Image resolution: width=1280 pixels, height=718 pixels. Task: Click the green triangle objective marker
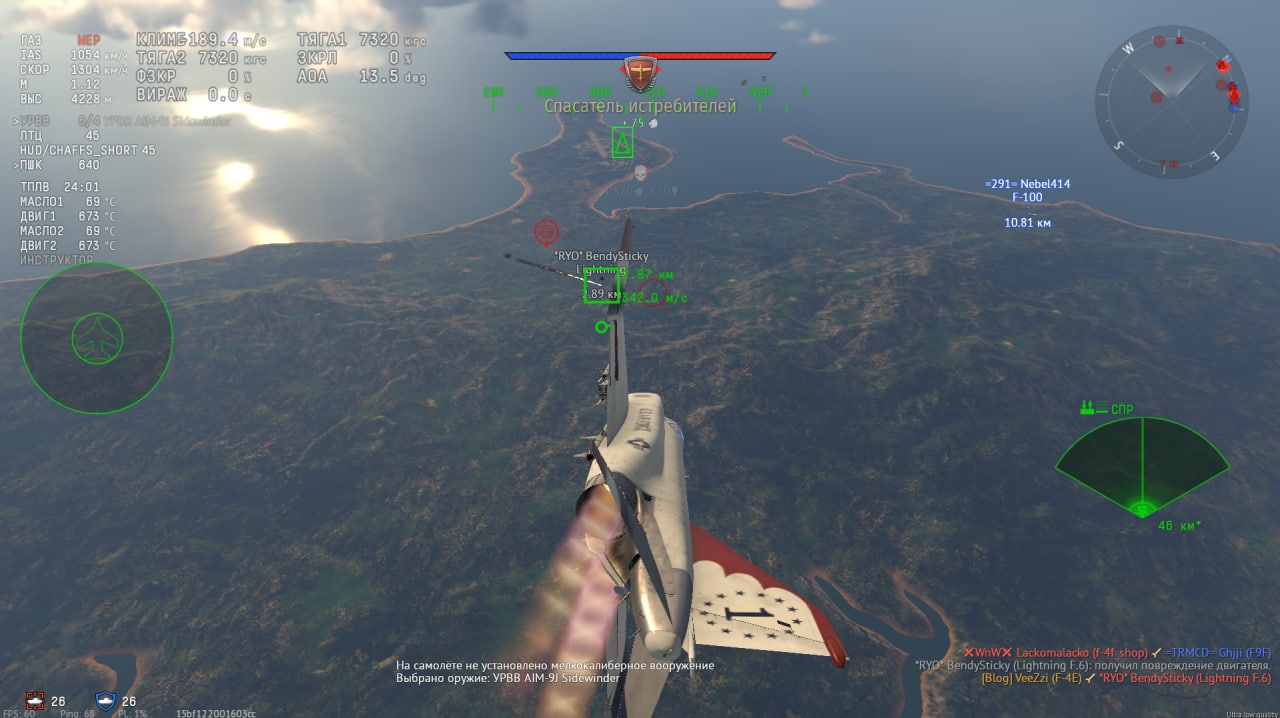622,142
